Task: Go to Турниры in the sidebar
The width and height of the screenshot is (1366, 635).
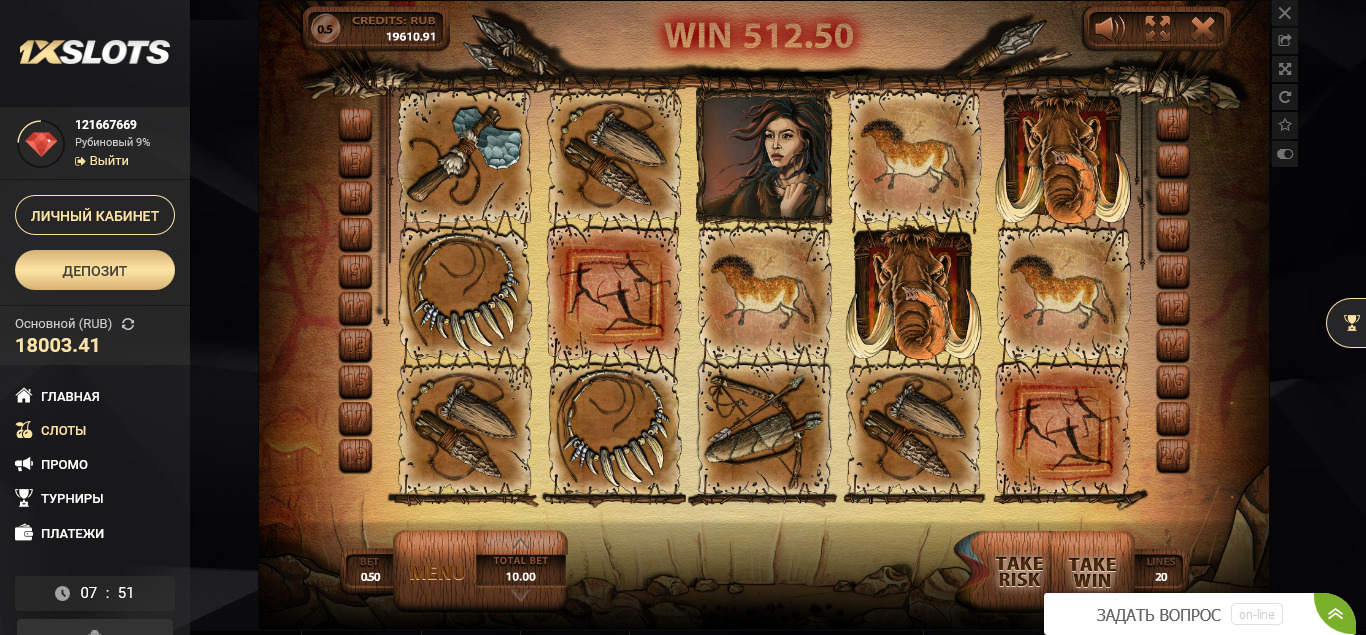Action: point(72,498)
